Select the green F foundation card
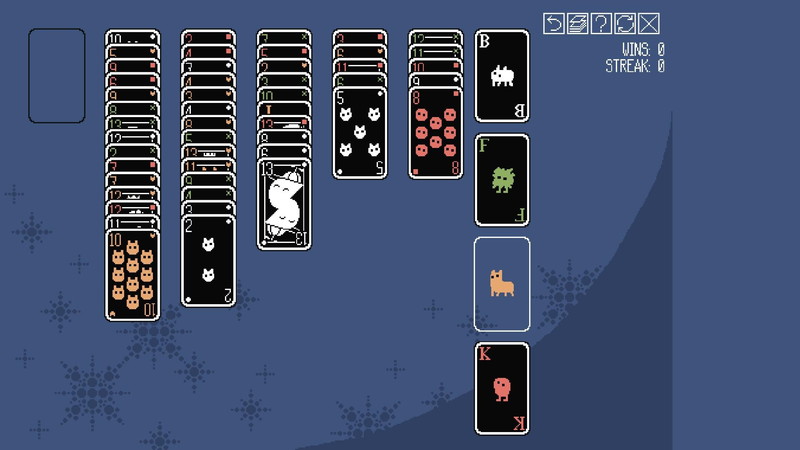 (501, 180)
